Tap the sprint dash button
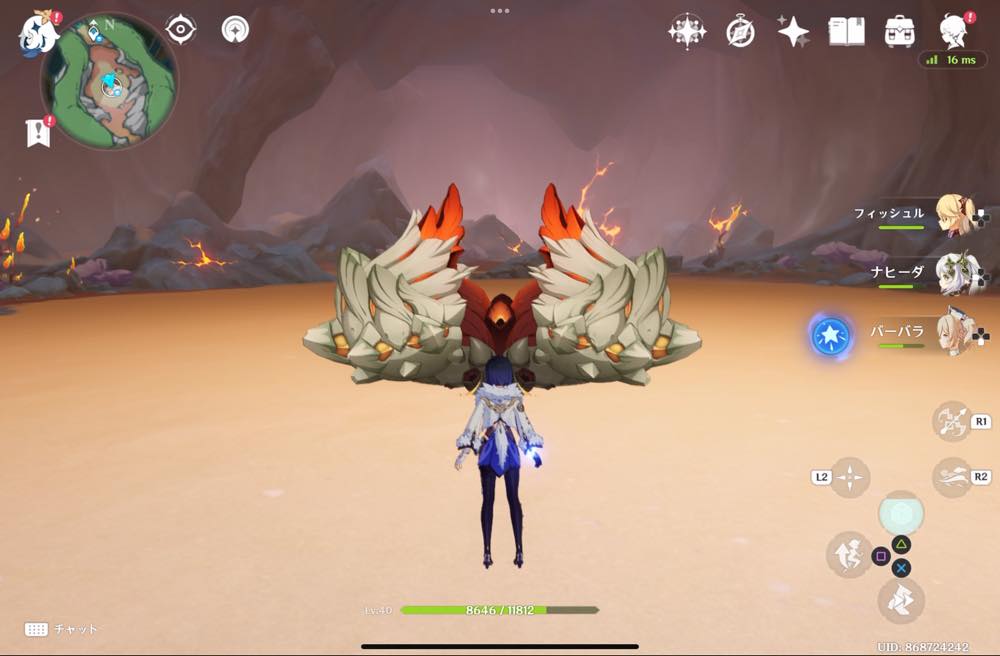 [x=950, y=477]
